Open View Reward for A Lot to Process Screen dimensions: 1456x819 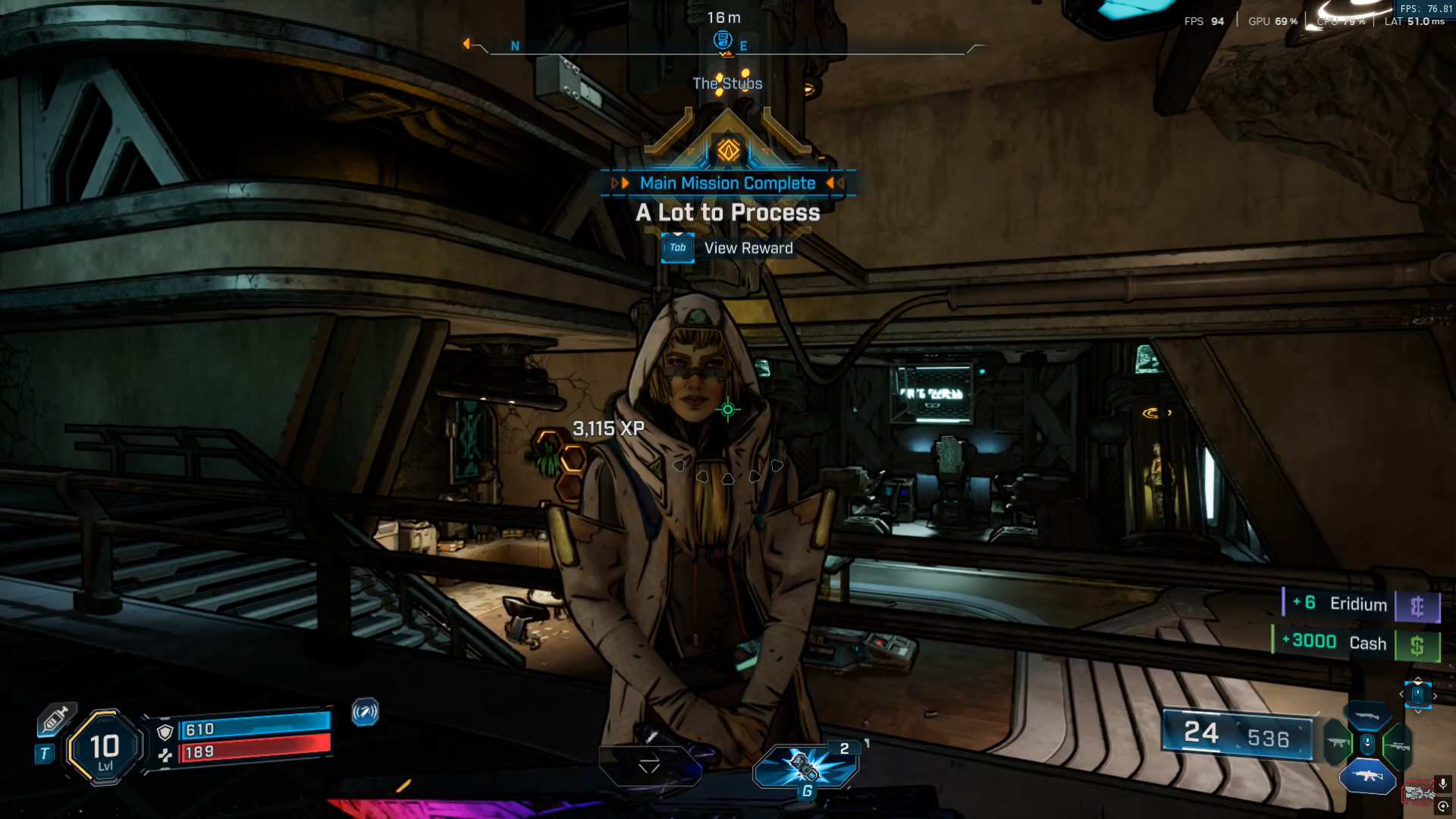[677, 248]
